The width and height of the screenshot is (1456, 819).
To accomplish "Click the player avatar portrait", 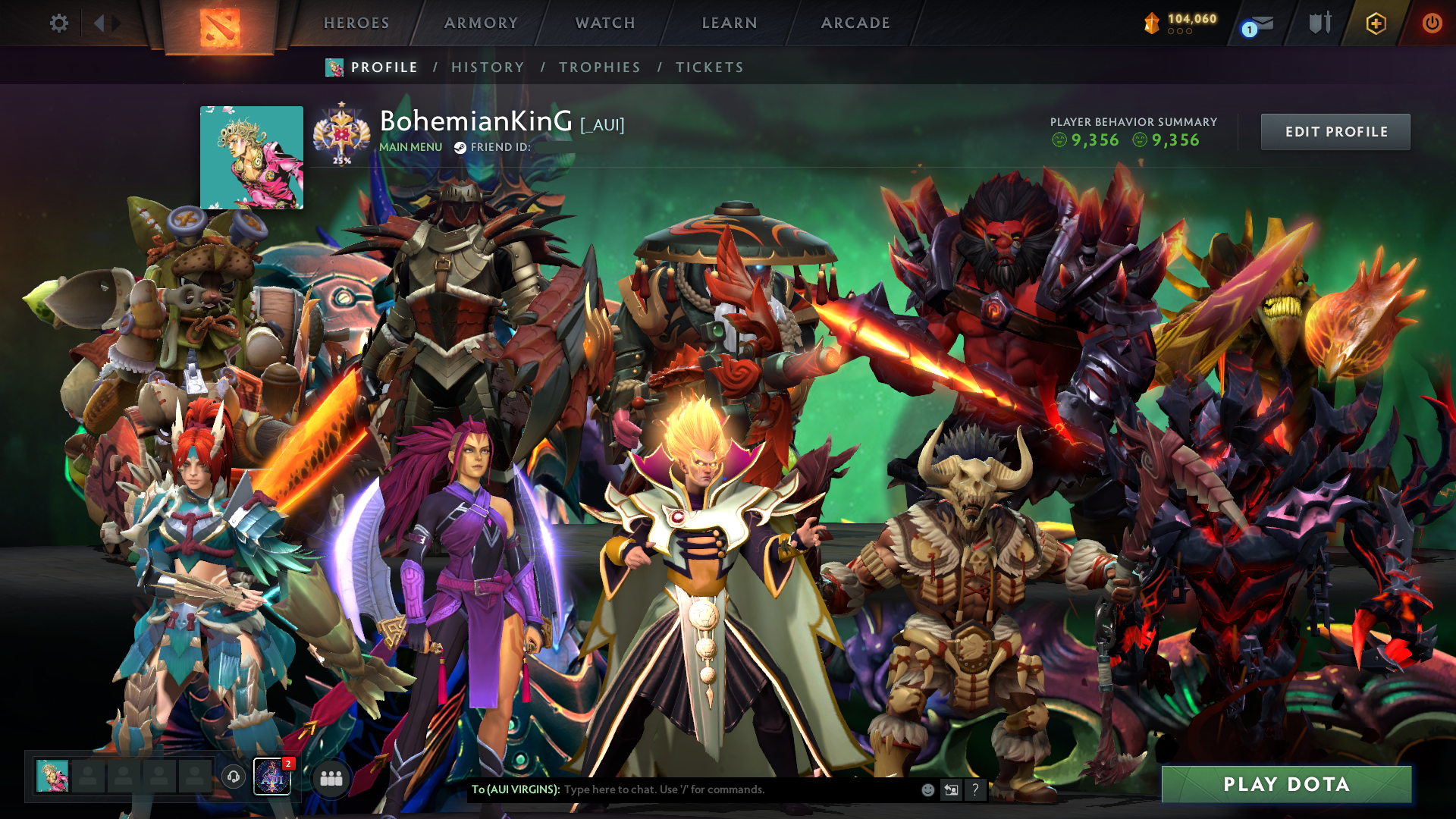I will (252, 158).
